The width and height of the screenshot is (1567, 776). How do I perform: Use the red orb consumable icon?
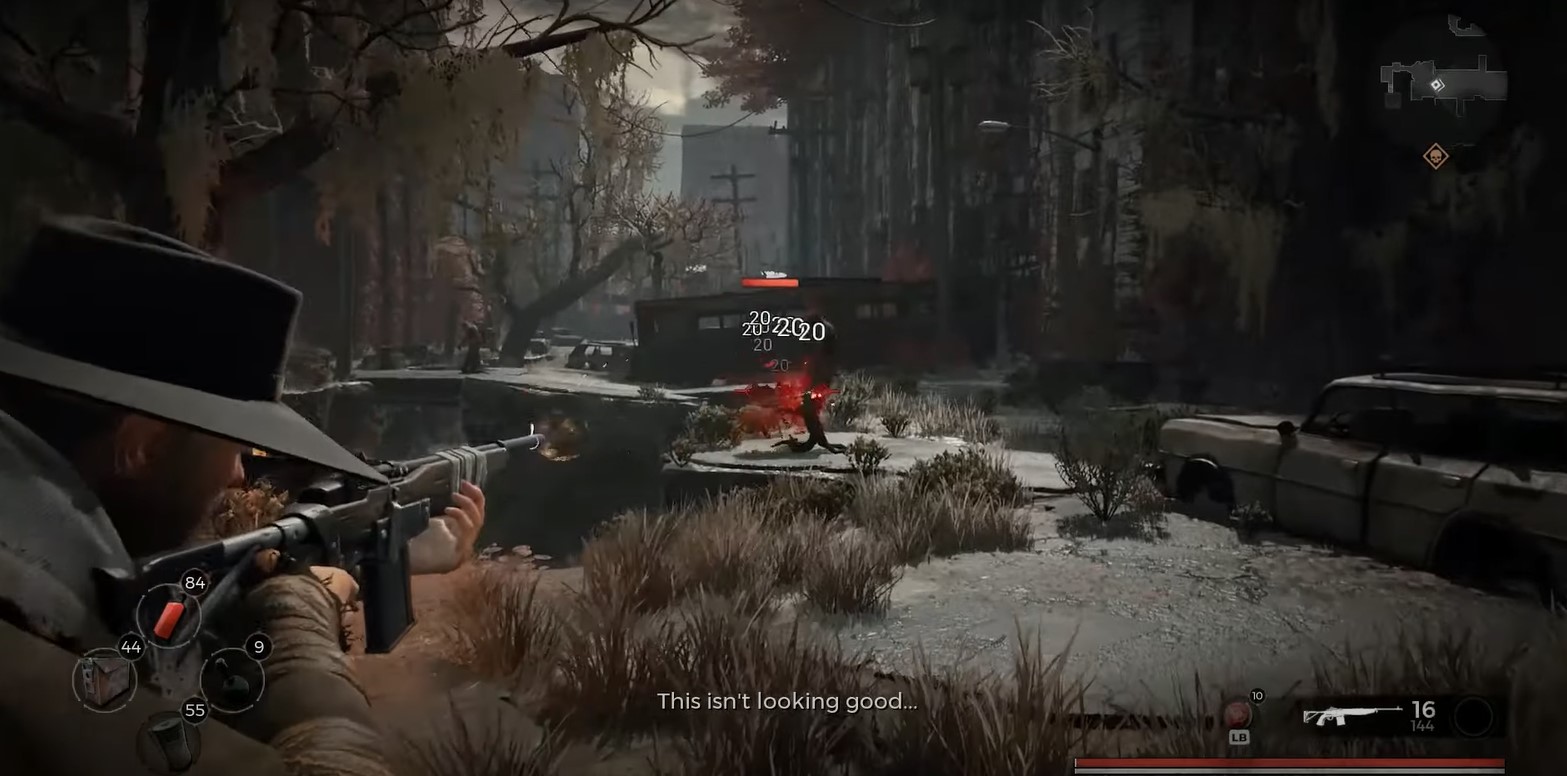click(1238, 714)
